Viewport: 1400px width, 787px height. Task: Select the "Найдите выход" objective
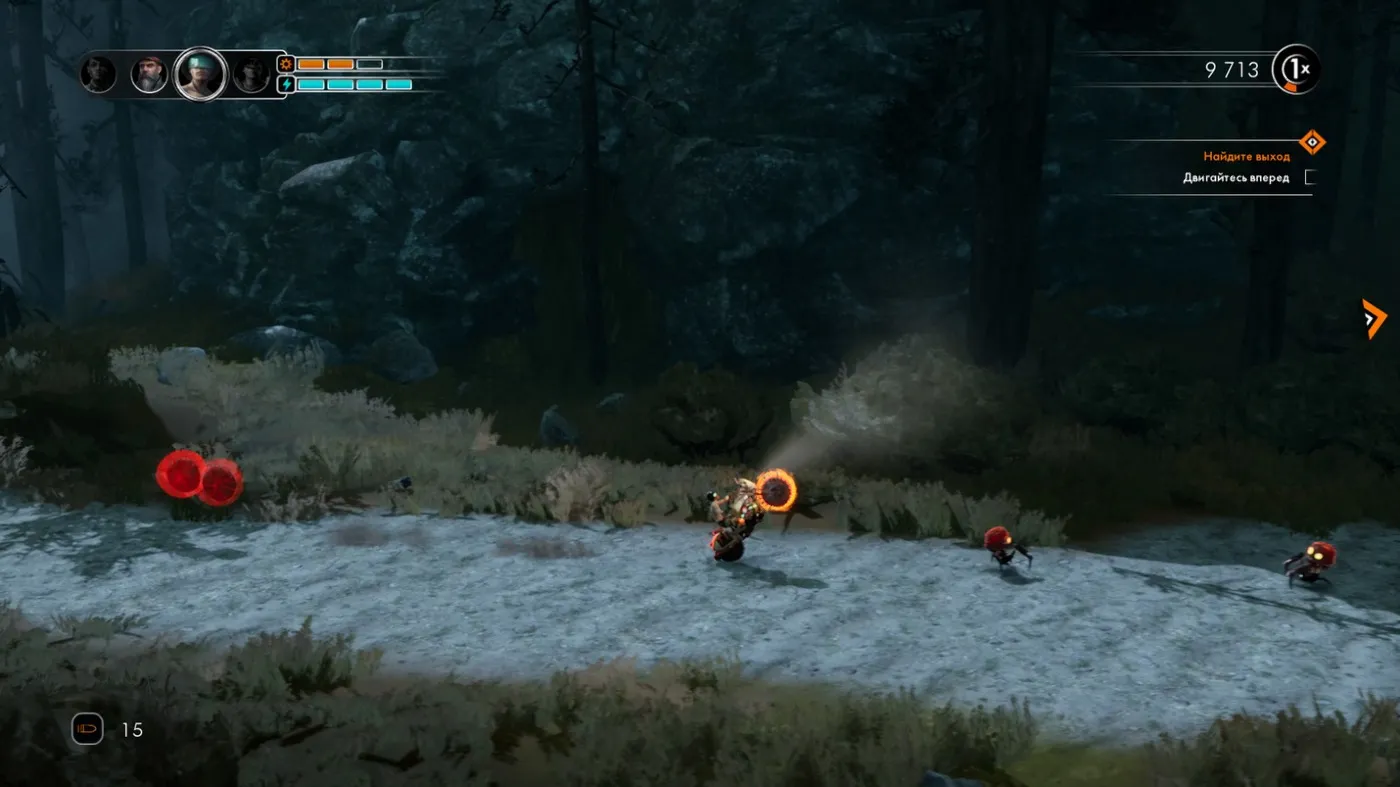(1246, 157)
